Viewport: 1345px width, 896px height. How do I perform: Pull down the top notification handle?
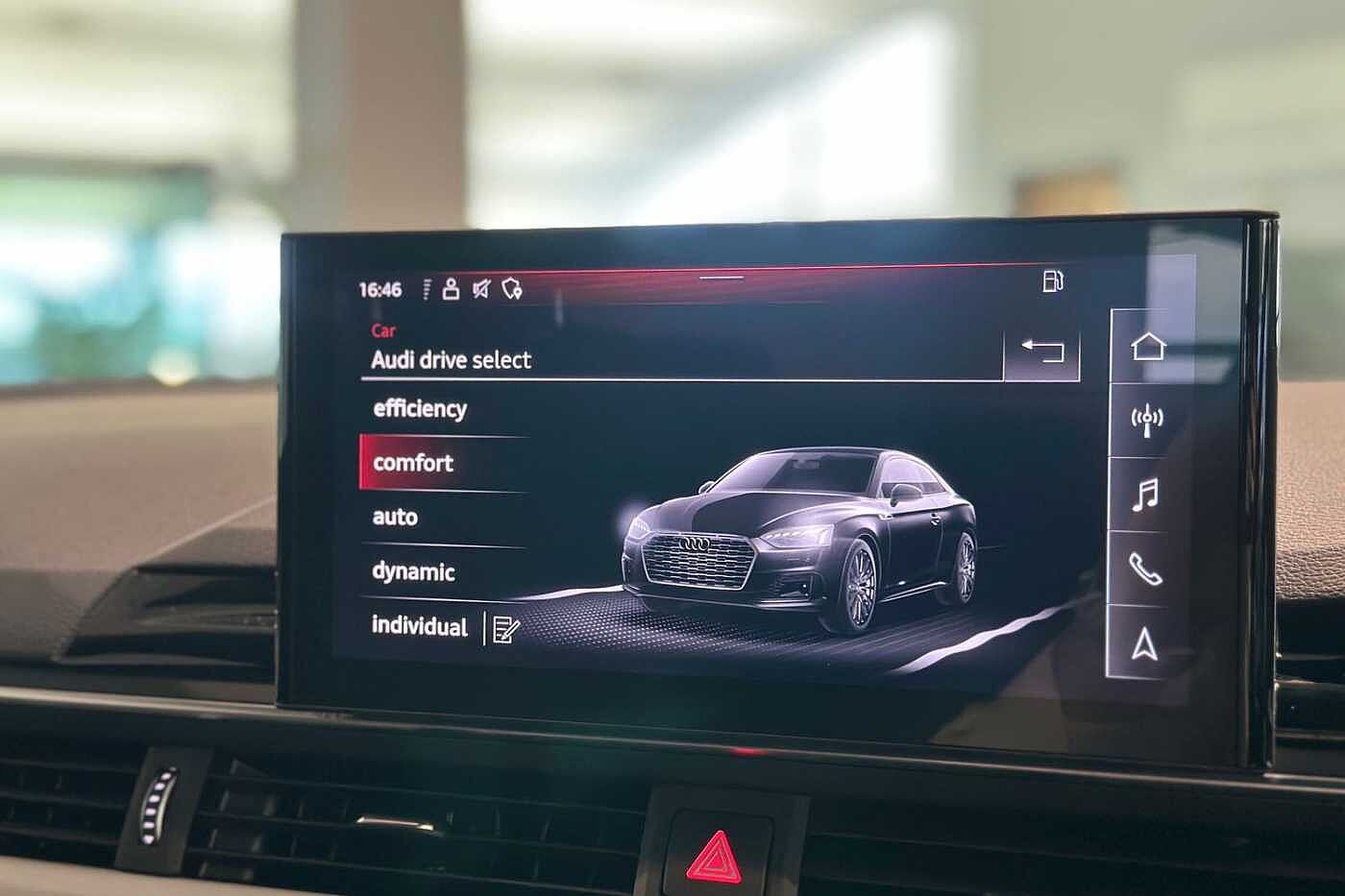[721, 278]
